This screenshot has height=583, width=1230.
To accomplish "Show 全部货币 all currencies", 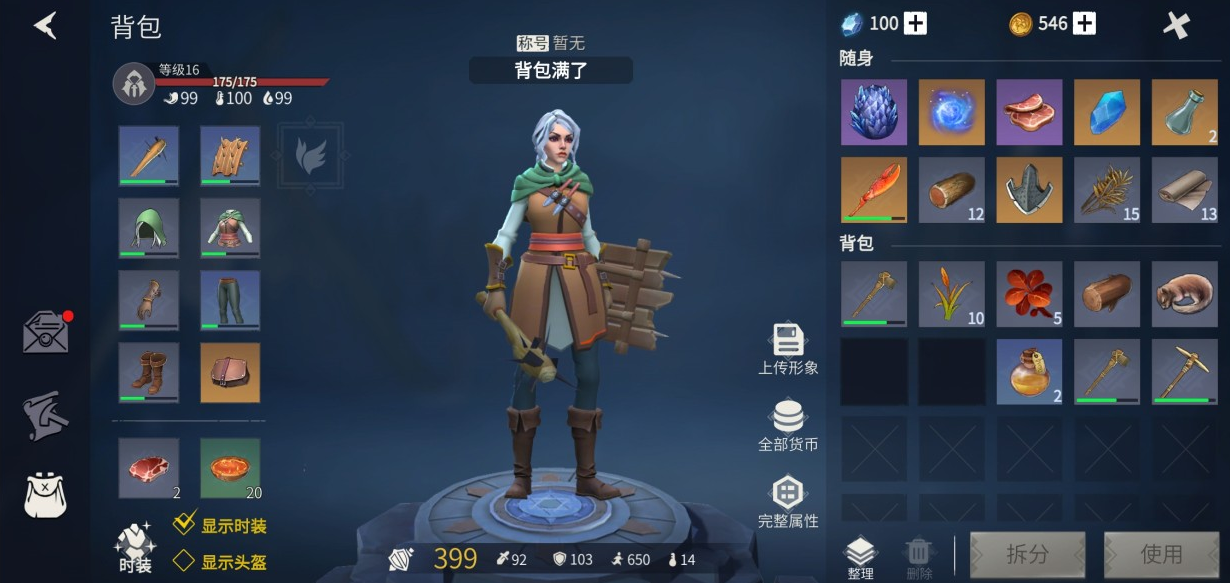I will pyautogui.click(x=788, y=424).
